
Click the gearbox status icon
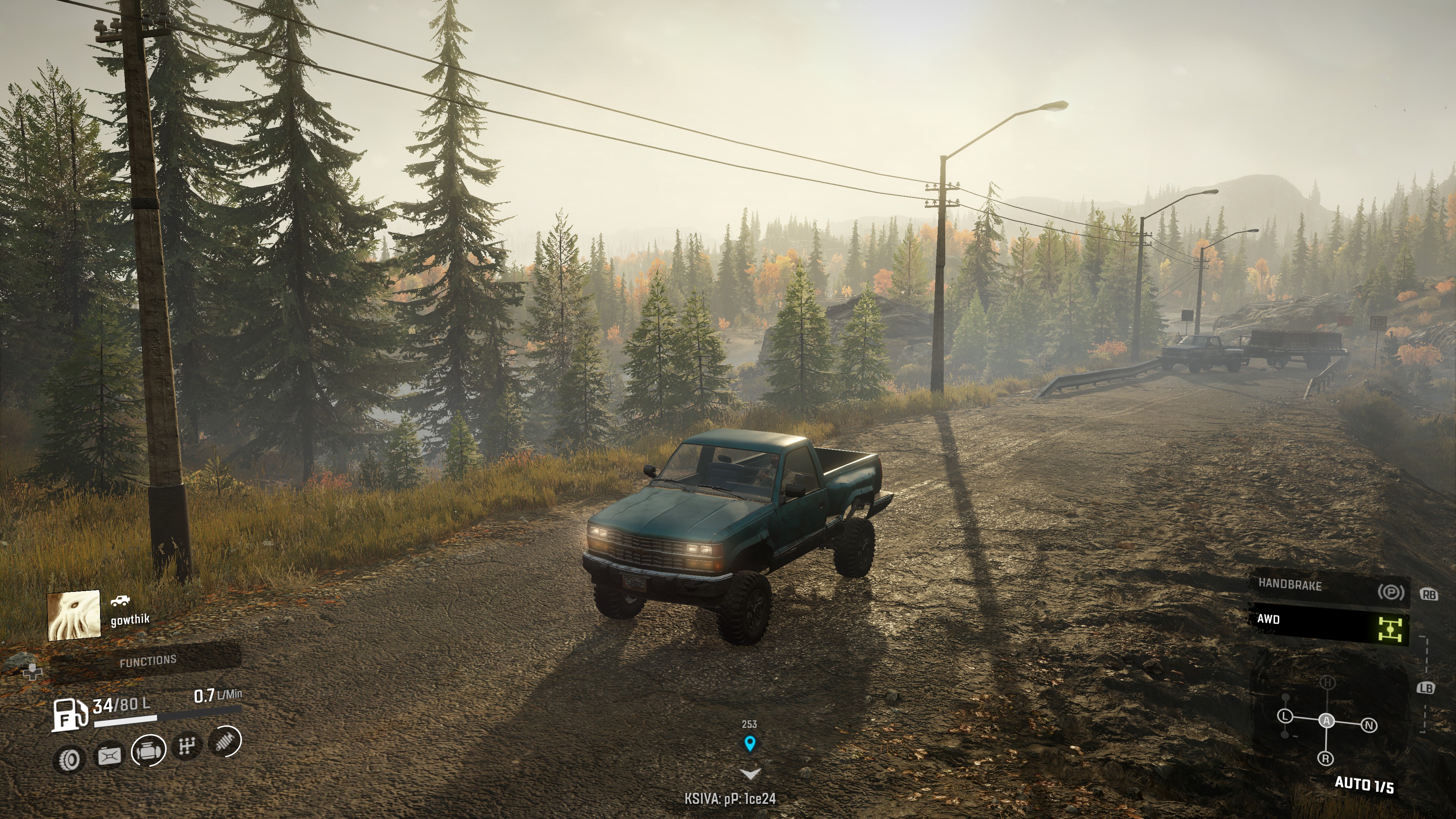187,746
